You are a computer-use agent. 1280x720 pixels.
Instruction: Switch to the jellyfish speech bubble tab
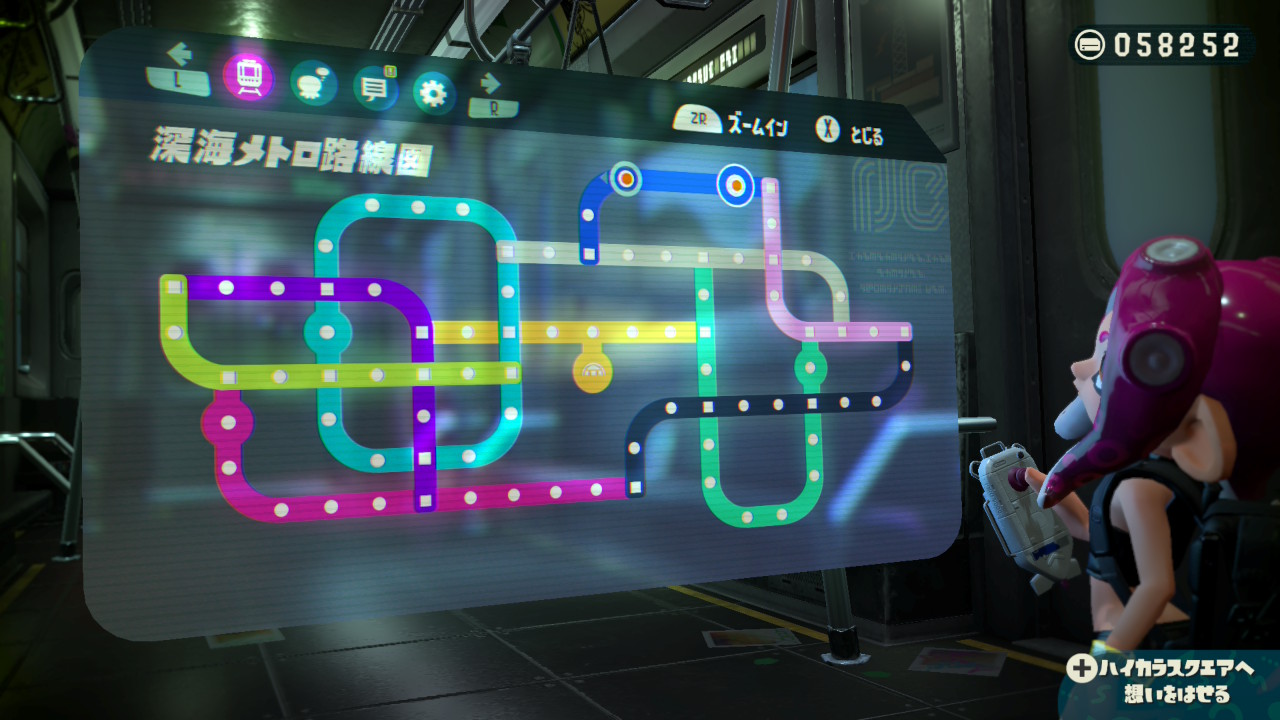[x=313, y=83]
